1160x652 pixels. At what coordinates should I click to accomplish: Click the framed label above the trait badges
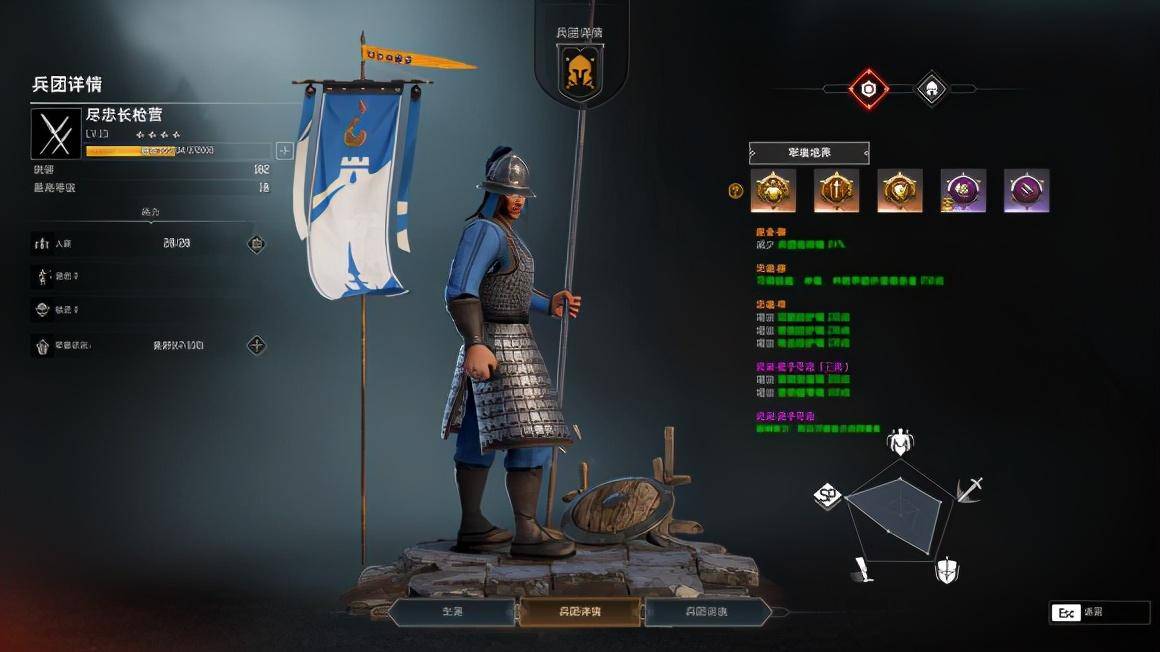[x=809, y=153]
